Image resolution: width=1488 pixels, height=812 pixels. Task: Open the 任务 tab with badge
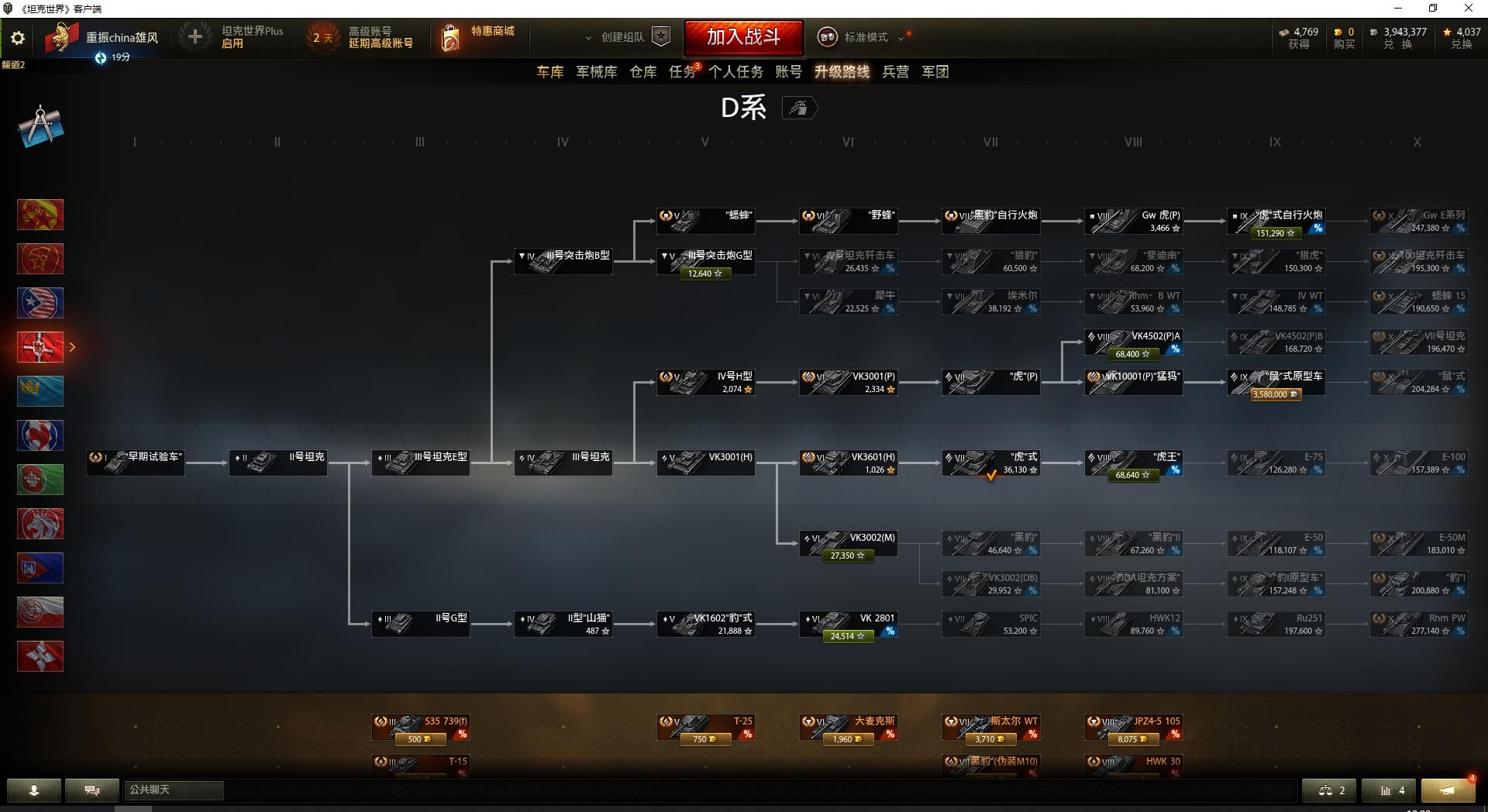[681, 71]
